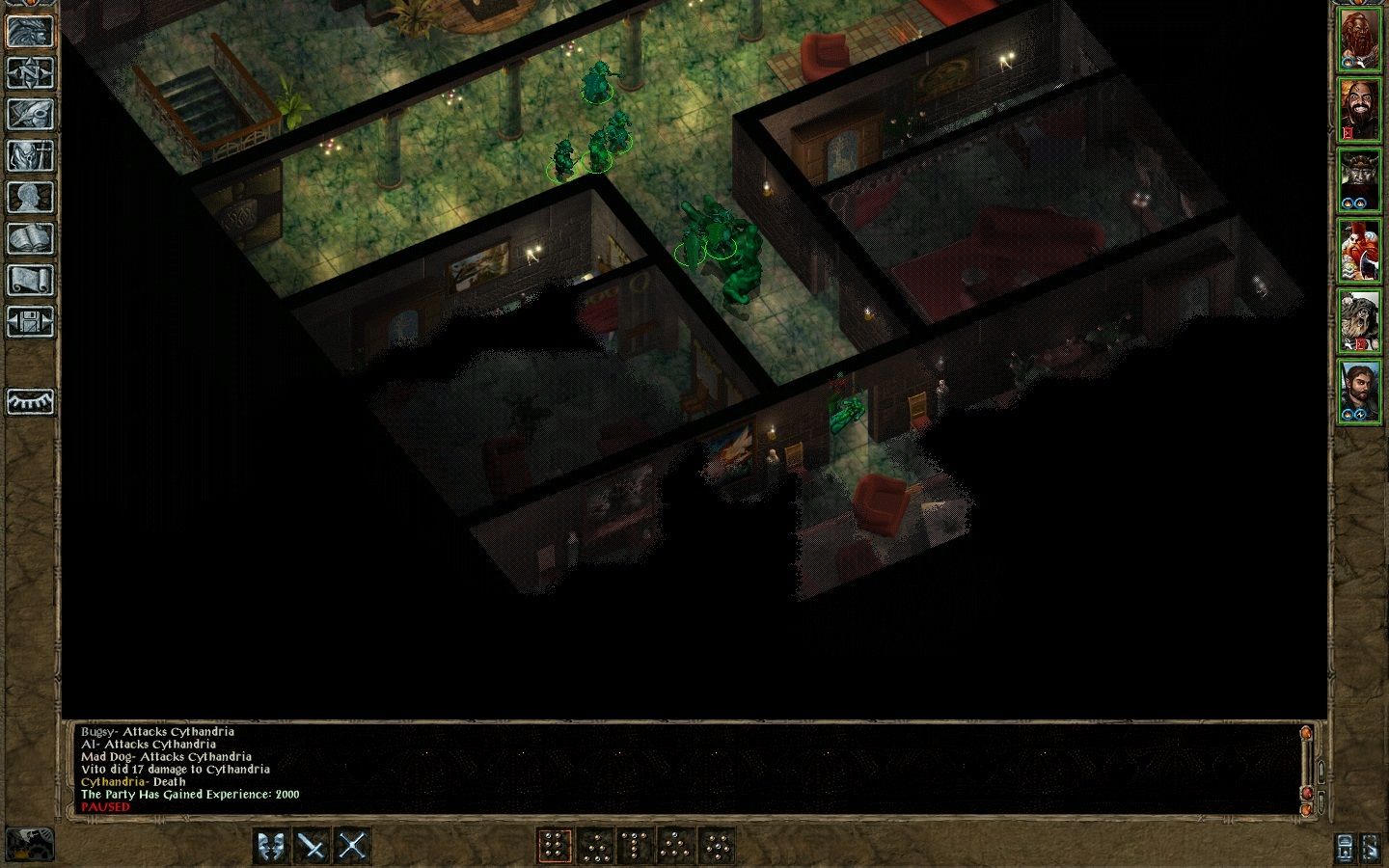Choose the single sword attack action

(x=313, y=846)
